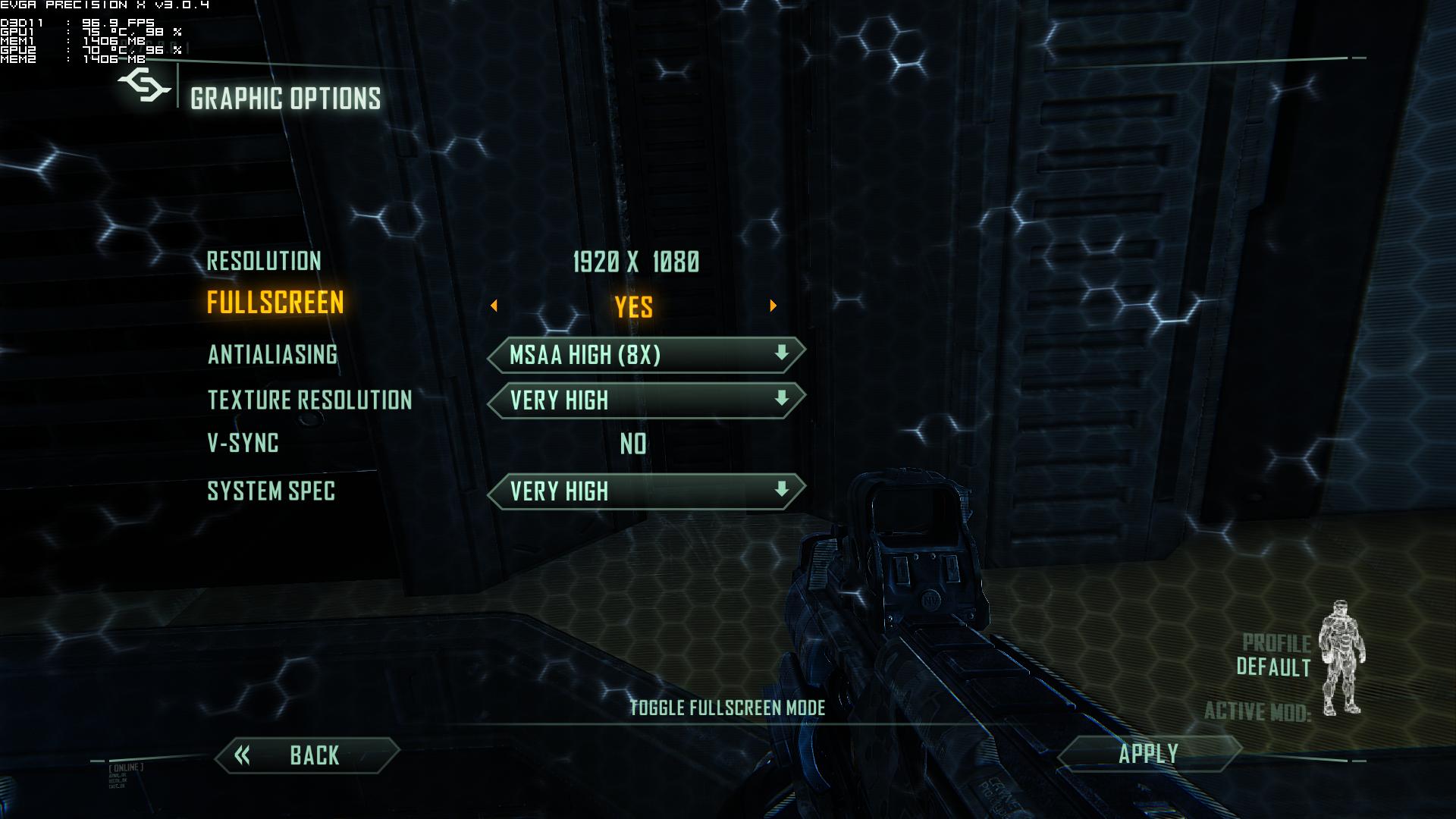Open the Antialiasing dropdown
Screen dimensions: 1456x819
click(x=646, y=355)
